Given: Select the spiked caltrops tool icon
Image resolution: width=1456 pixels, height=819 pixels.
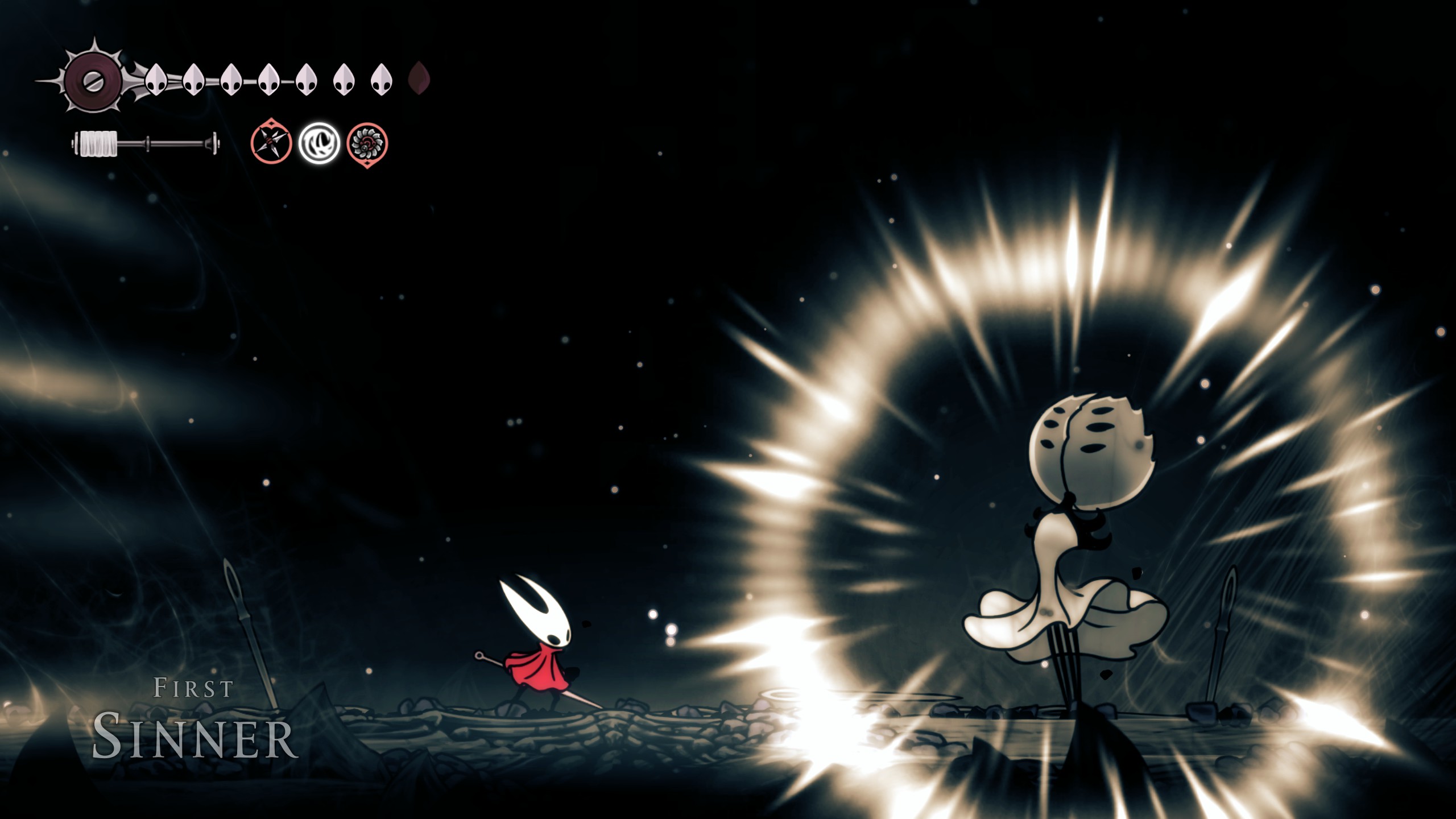Looking at the screenshot, I should (271, 143).
